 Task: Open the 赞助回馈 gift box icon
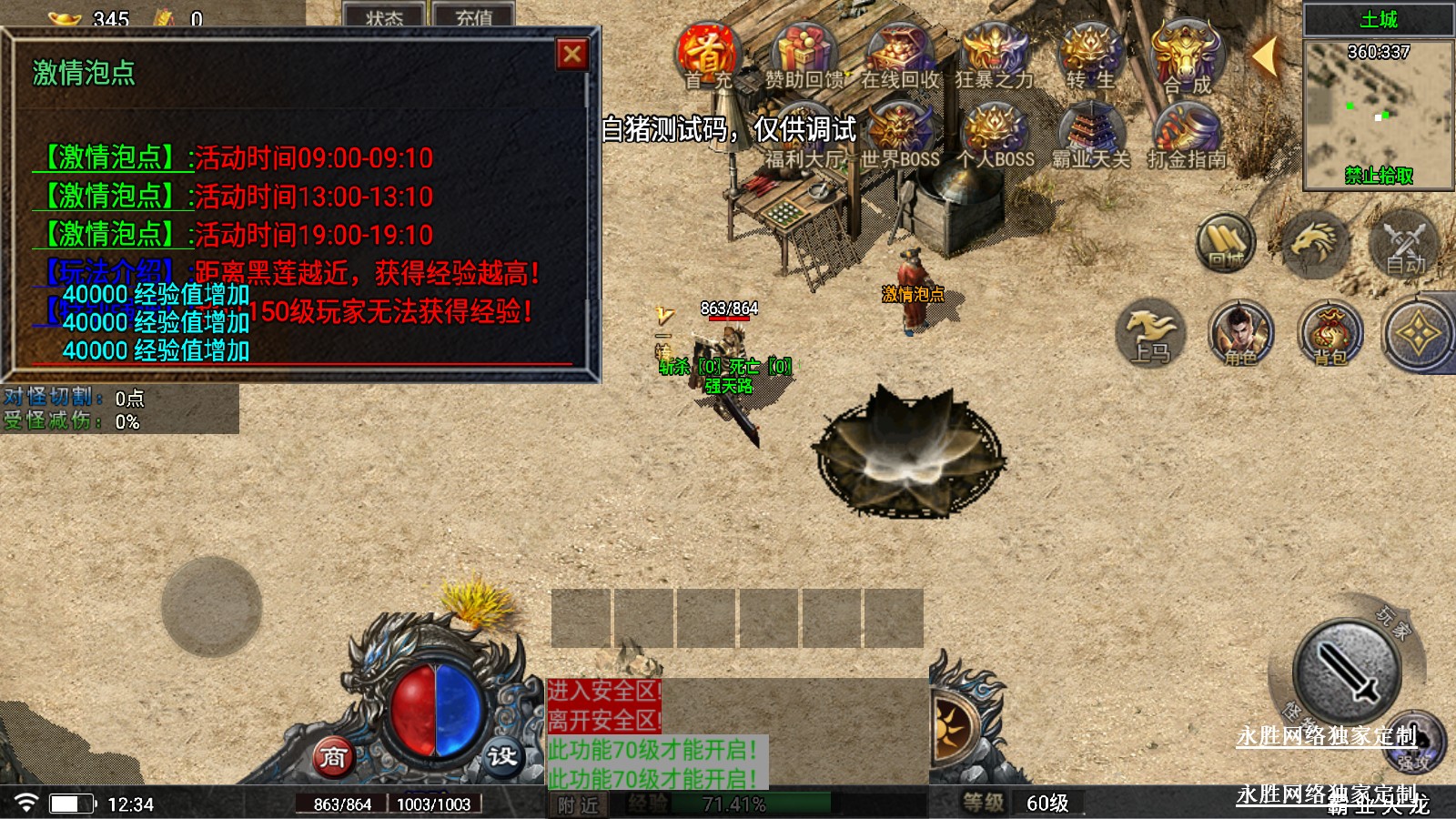point(804,56)
